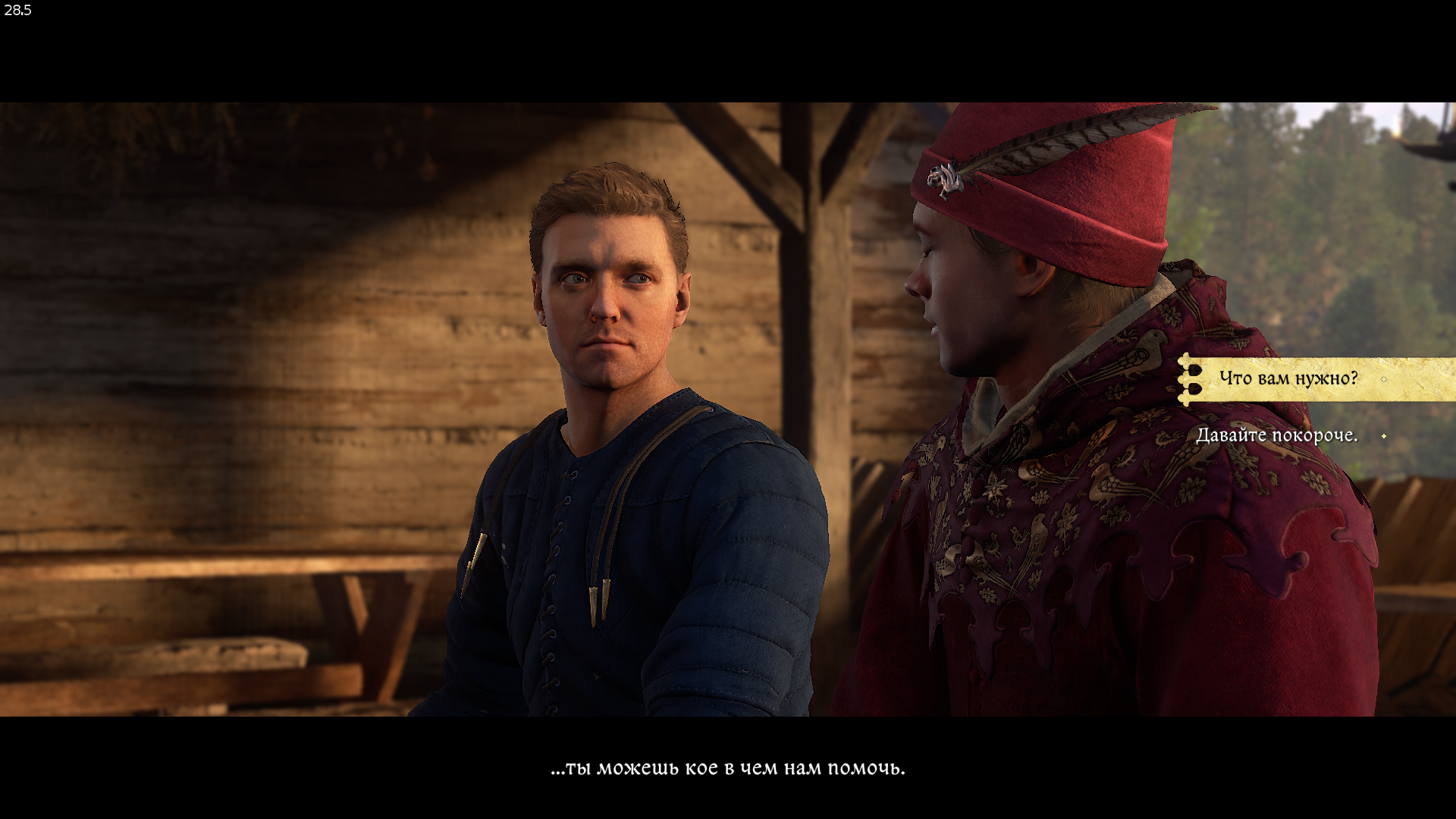
Task: Select the "Давайте покороче." dialogue option
Action: pyautogui.click(x=1276, y=436)
